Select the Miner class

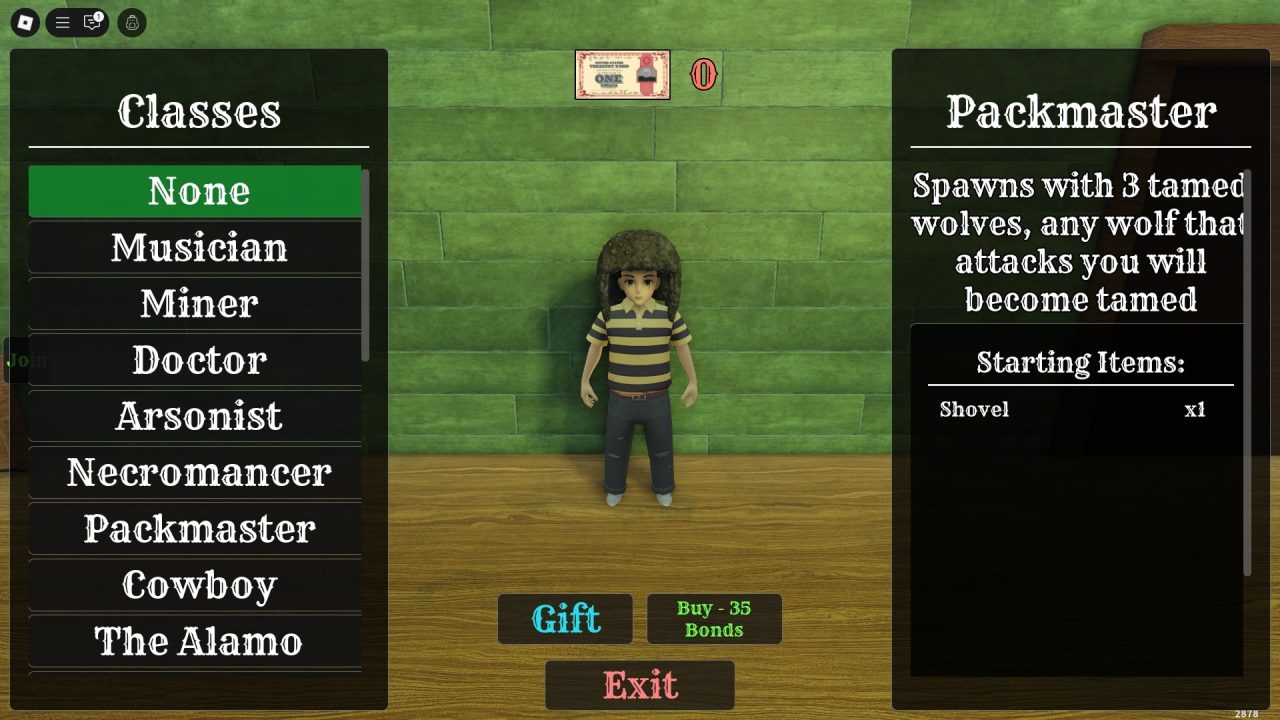tap(196, 304)
